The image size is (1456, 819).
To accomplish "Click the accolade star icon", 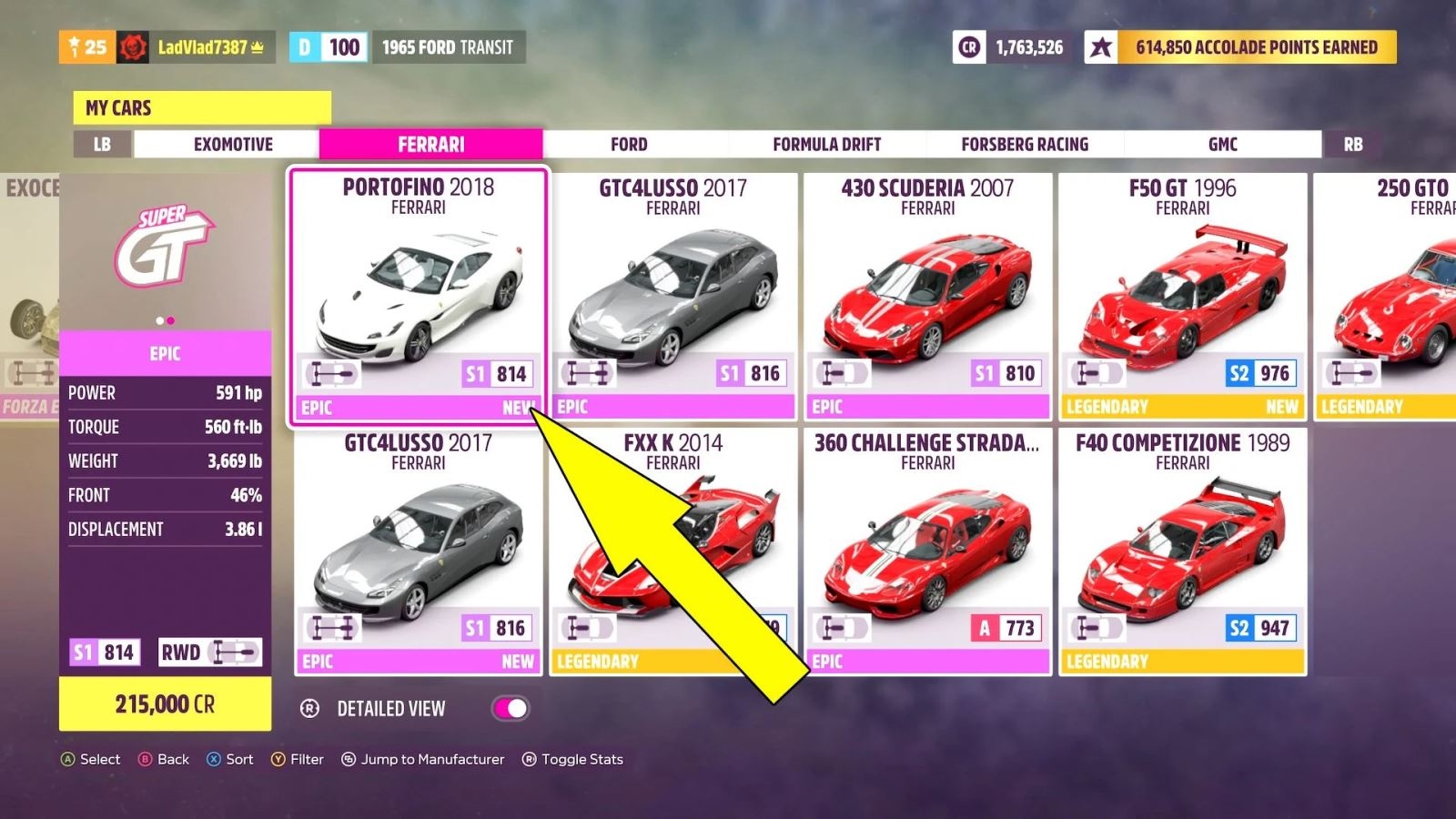I will tap(1101, 47).
